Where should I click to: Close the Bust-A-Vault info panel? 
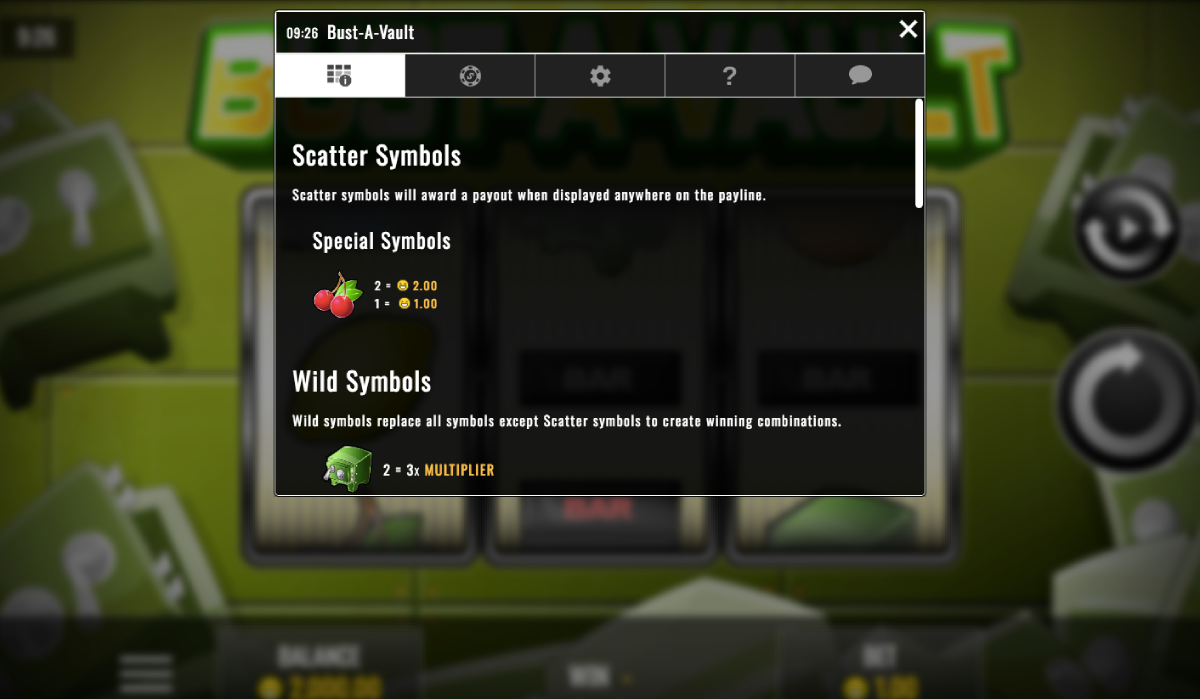coord(908,30)
